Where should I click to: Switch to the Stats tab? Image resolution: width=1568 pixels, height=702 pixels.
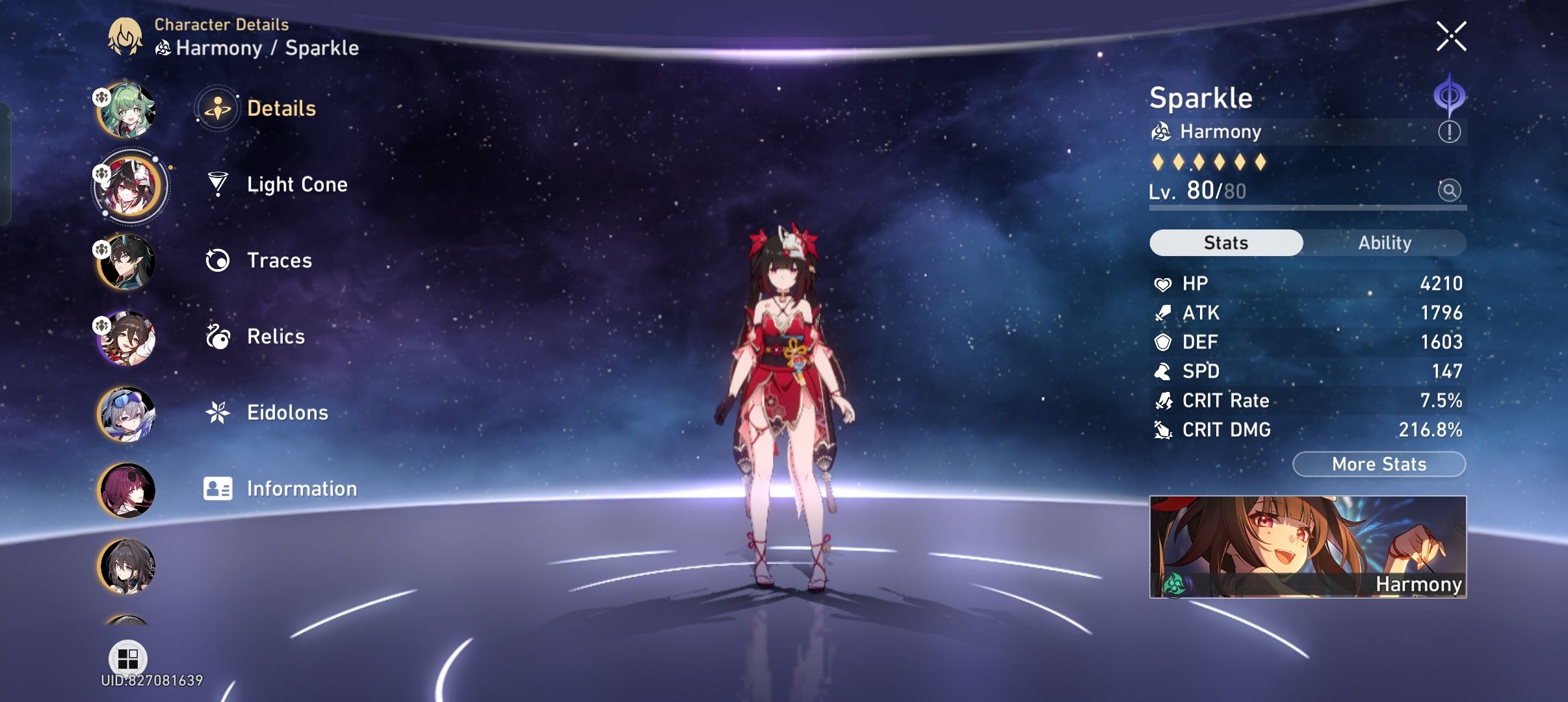coord(1225,242)
